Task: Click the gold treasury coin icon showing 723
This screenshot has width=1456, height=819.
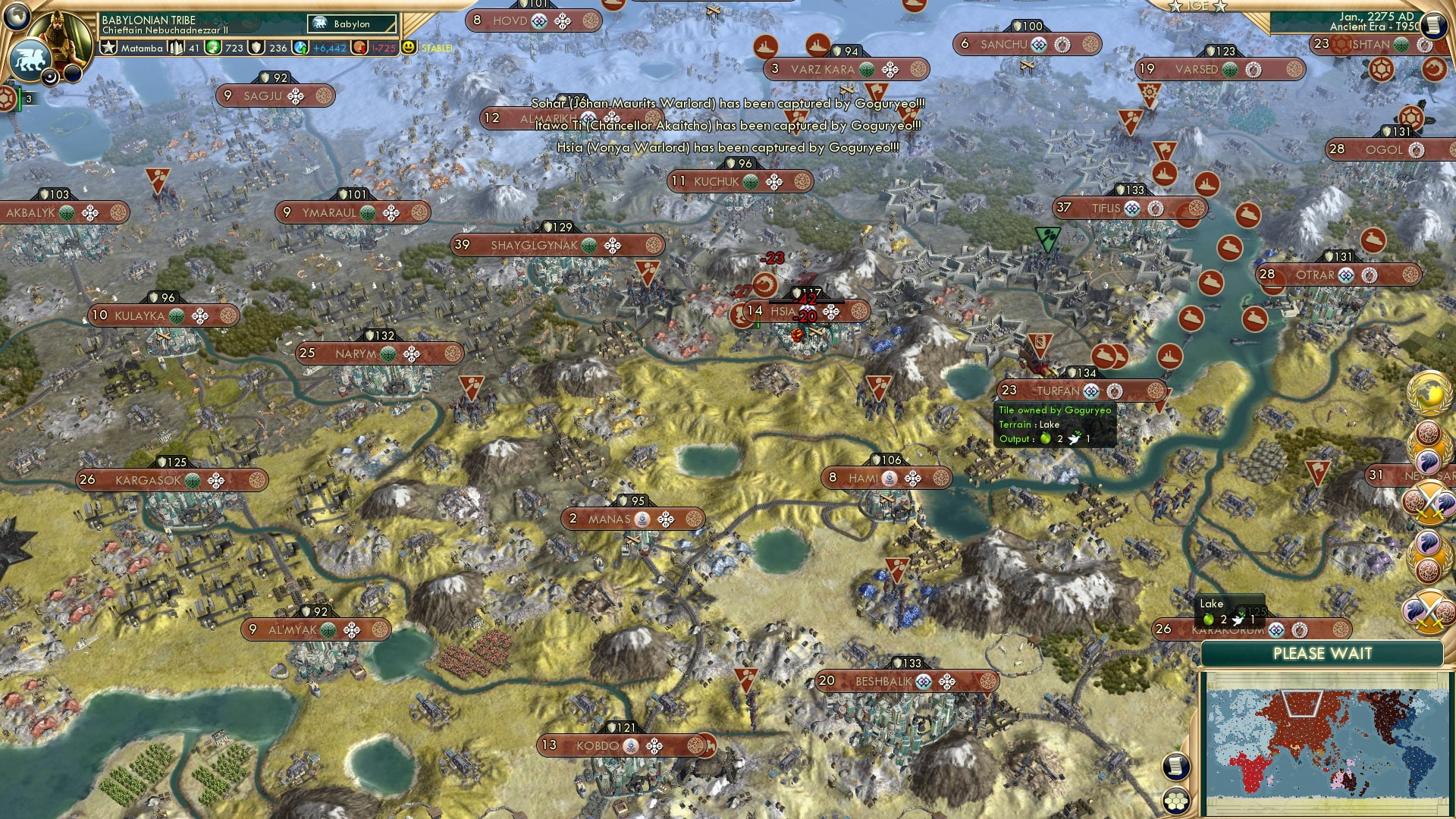Action: (x=213, y=48)
